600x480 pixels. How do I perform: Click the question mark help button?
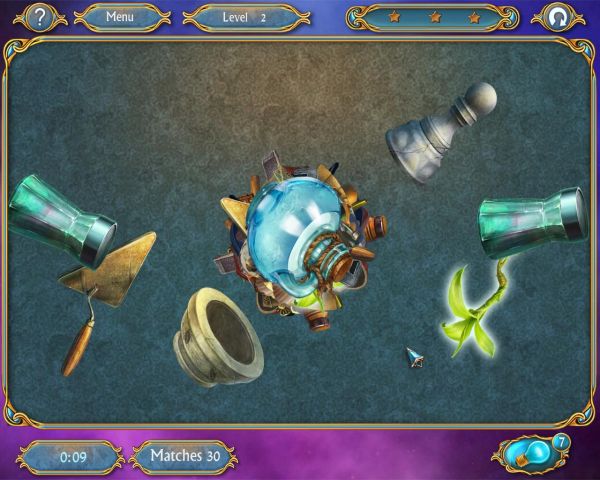tap(39, 17)
